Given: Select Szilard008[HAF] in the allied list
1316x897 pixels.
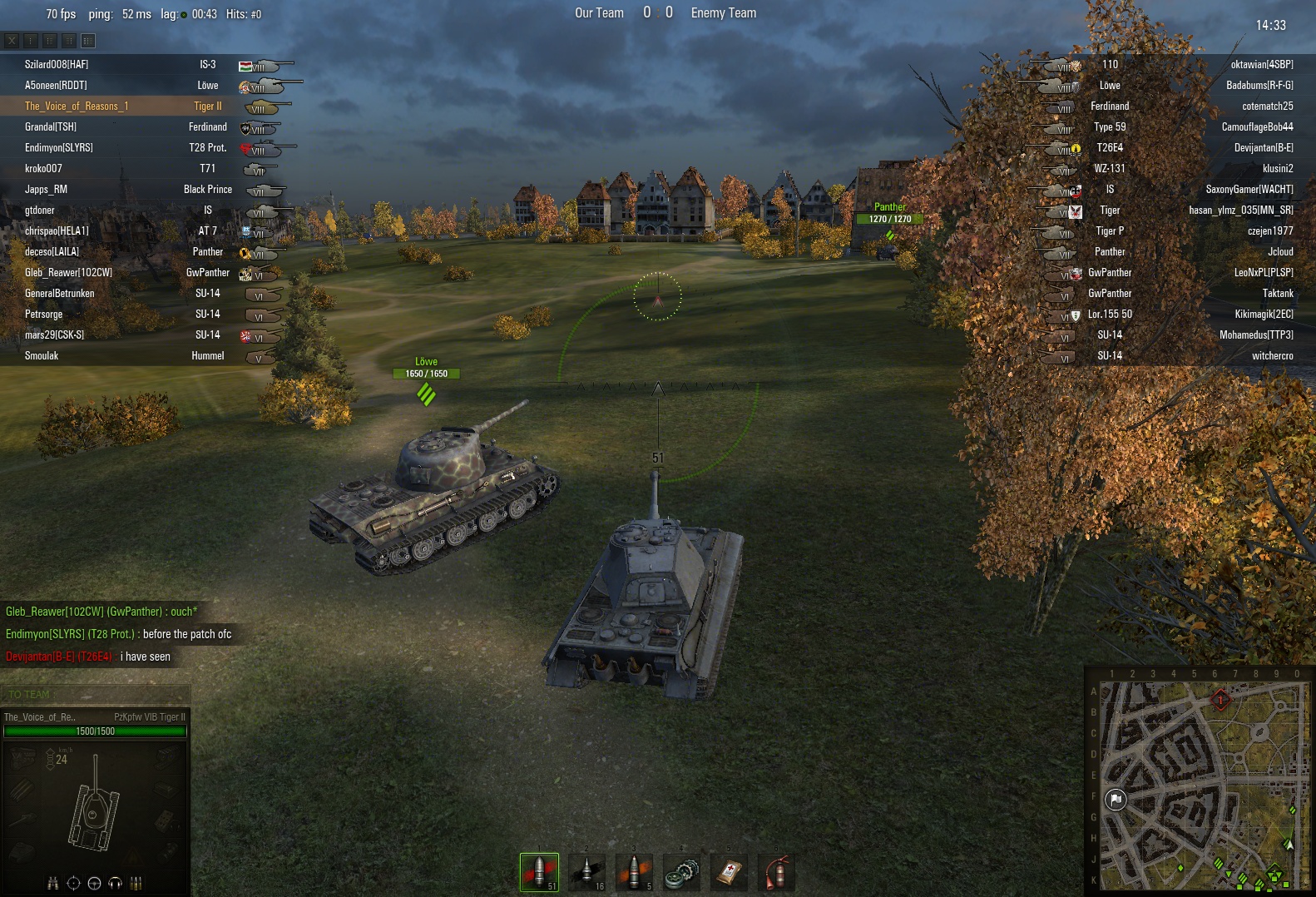Looking at the screenshot, I should tap(57, 64).
